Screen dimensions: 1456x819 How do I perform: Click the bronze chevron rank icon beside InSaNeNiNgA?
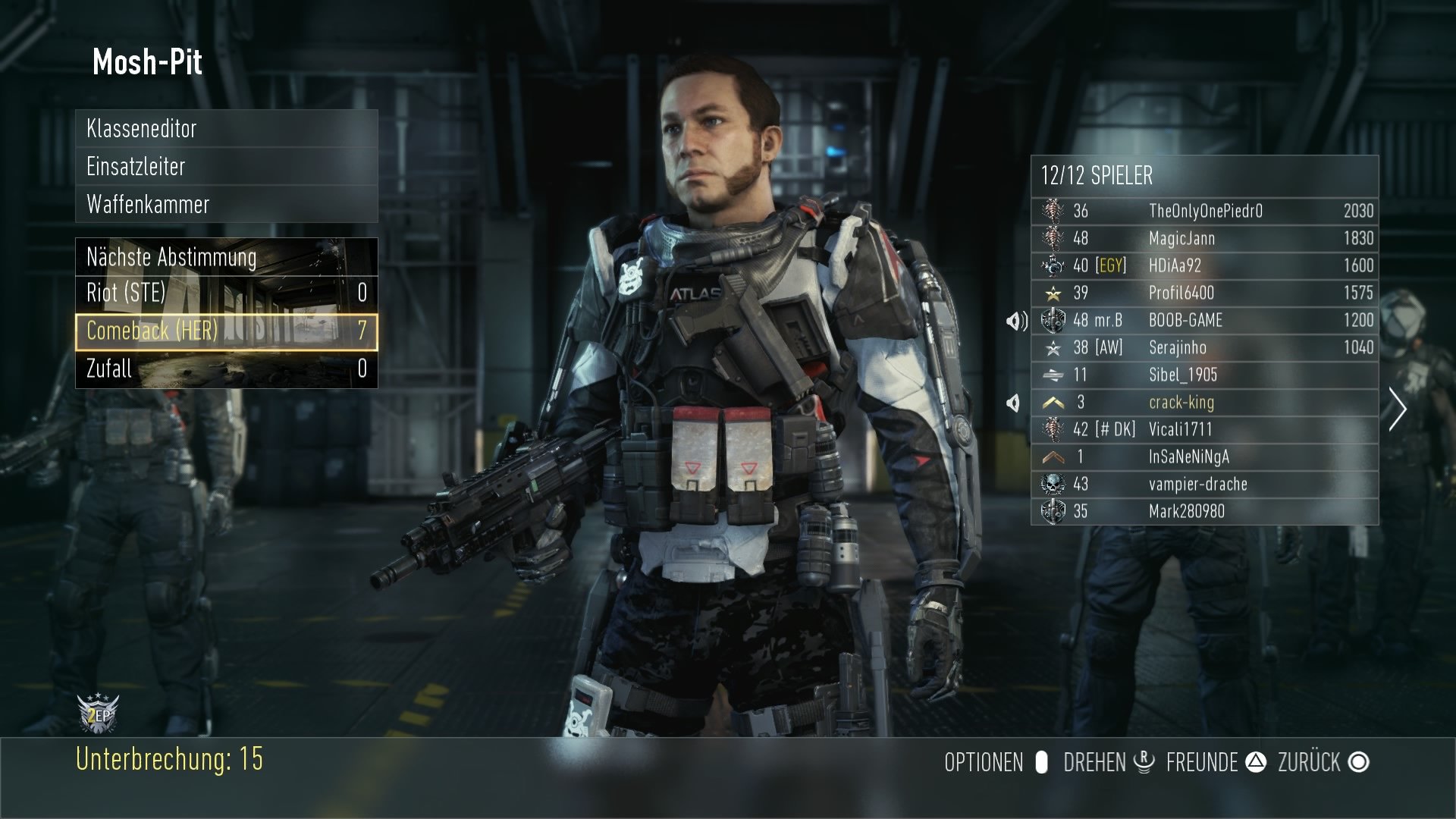(x=1053, y=457)
